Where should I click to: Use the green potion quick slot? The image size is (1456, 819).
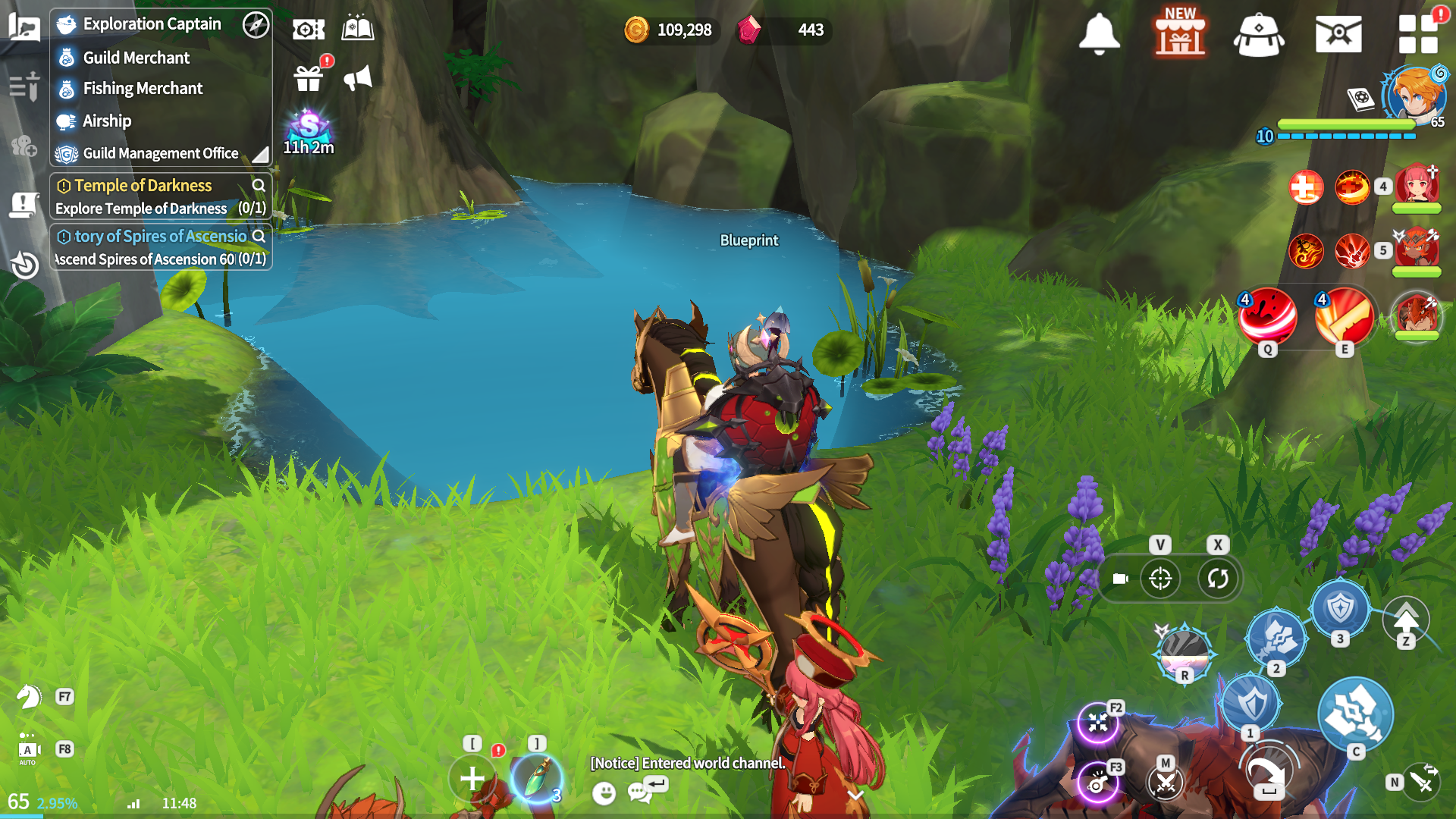[536, 778]
